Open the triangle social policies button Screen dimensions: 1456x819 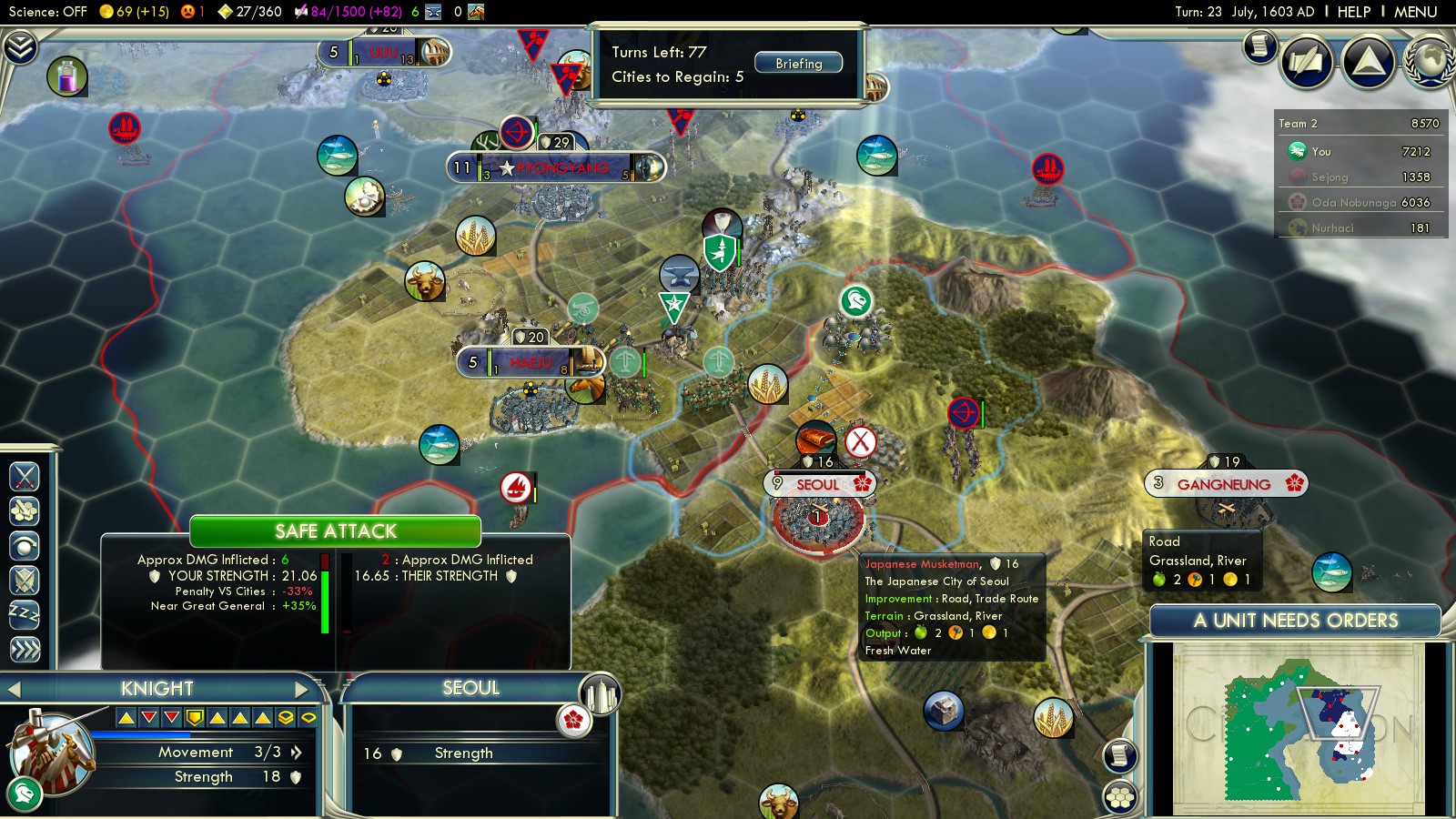[x=1369, y=62]
